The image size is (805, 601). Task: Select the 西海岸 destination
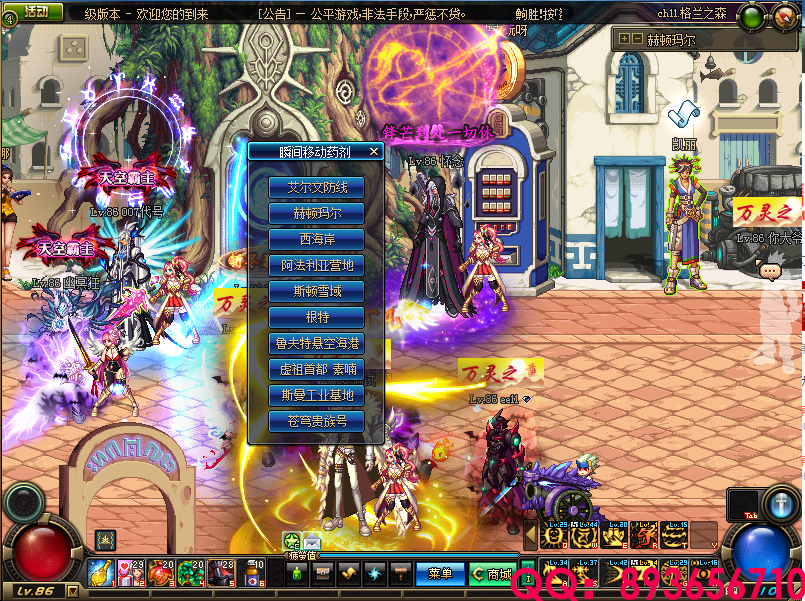coord(316,239)
